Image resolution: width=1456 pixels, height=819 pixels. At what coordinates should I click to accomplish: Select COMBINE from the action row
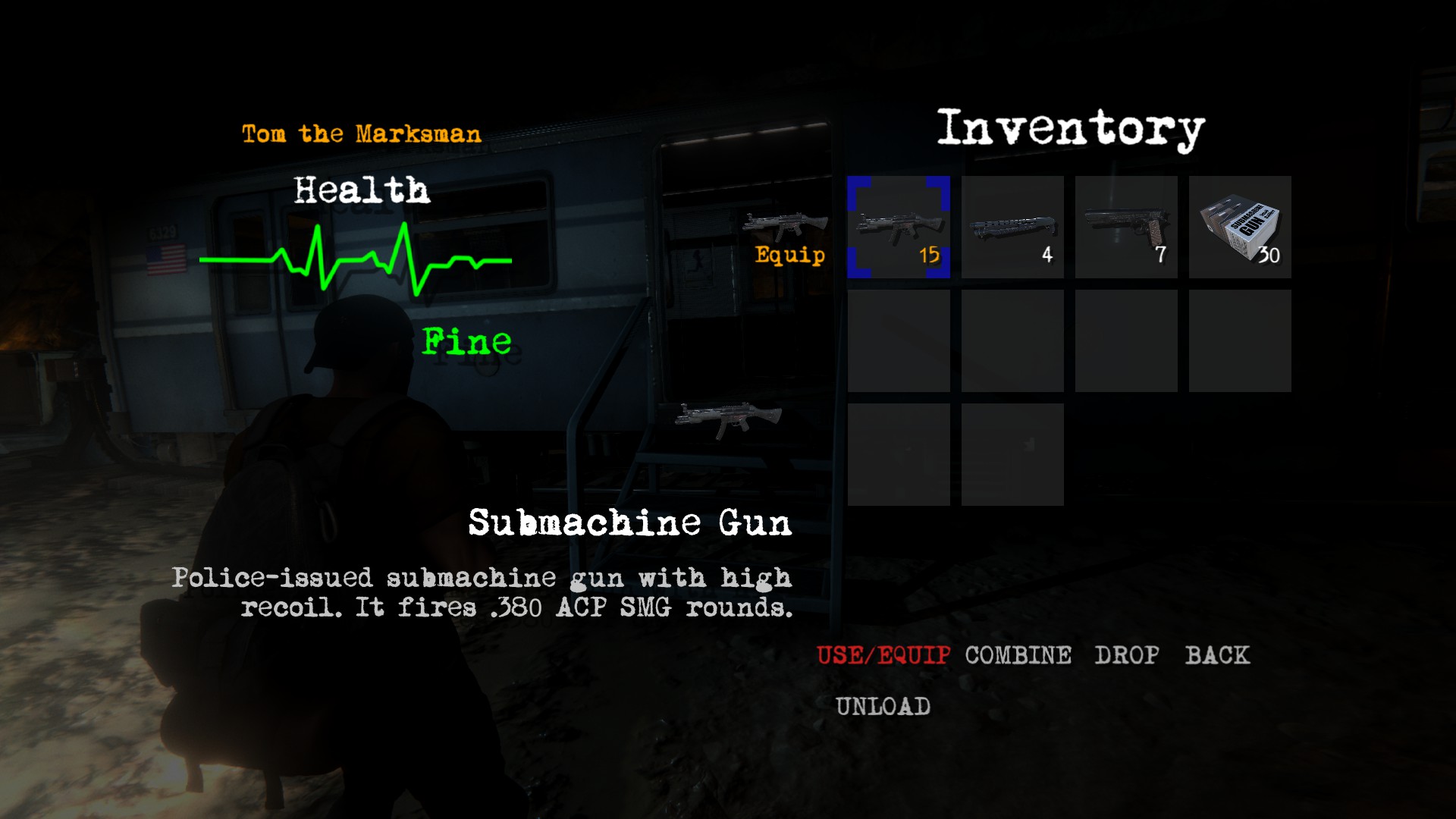tap(1017, 654)
